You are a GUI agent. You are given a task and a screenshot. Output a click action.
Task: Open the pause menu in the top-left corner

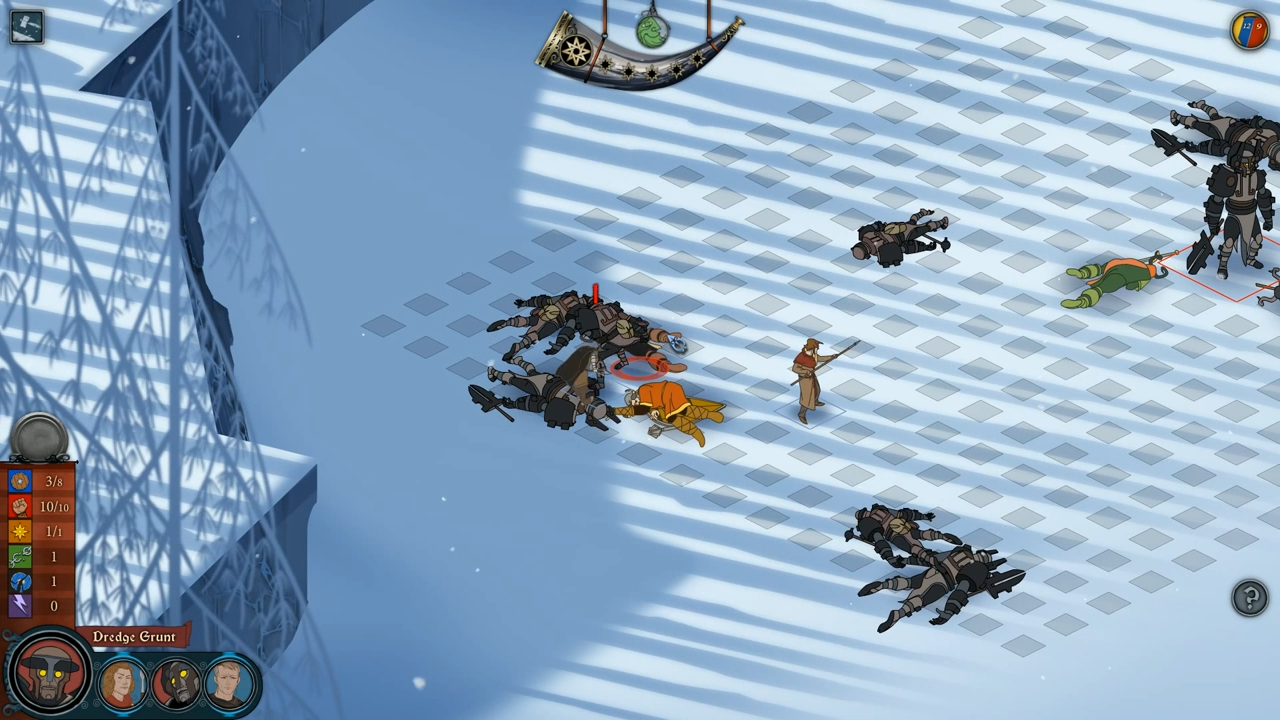(x=26, y=26)
